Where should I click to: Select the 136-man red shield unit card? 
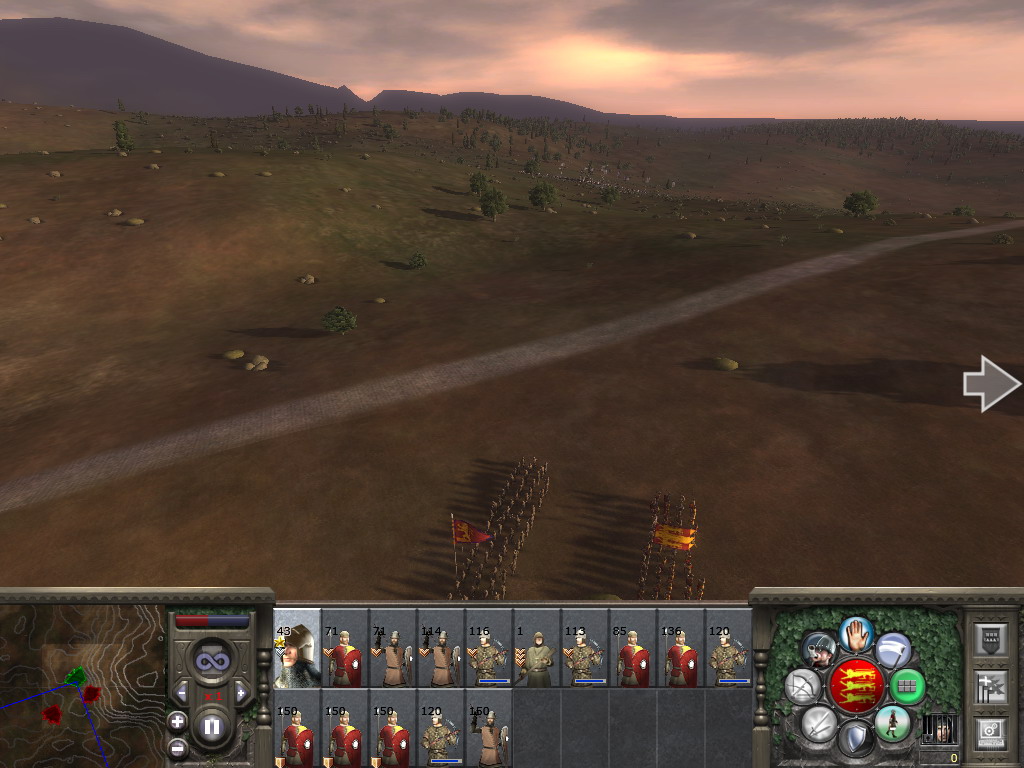[x=681, y=648]
